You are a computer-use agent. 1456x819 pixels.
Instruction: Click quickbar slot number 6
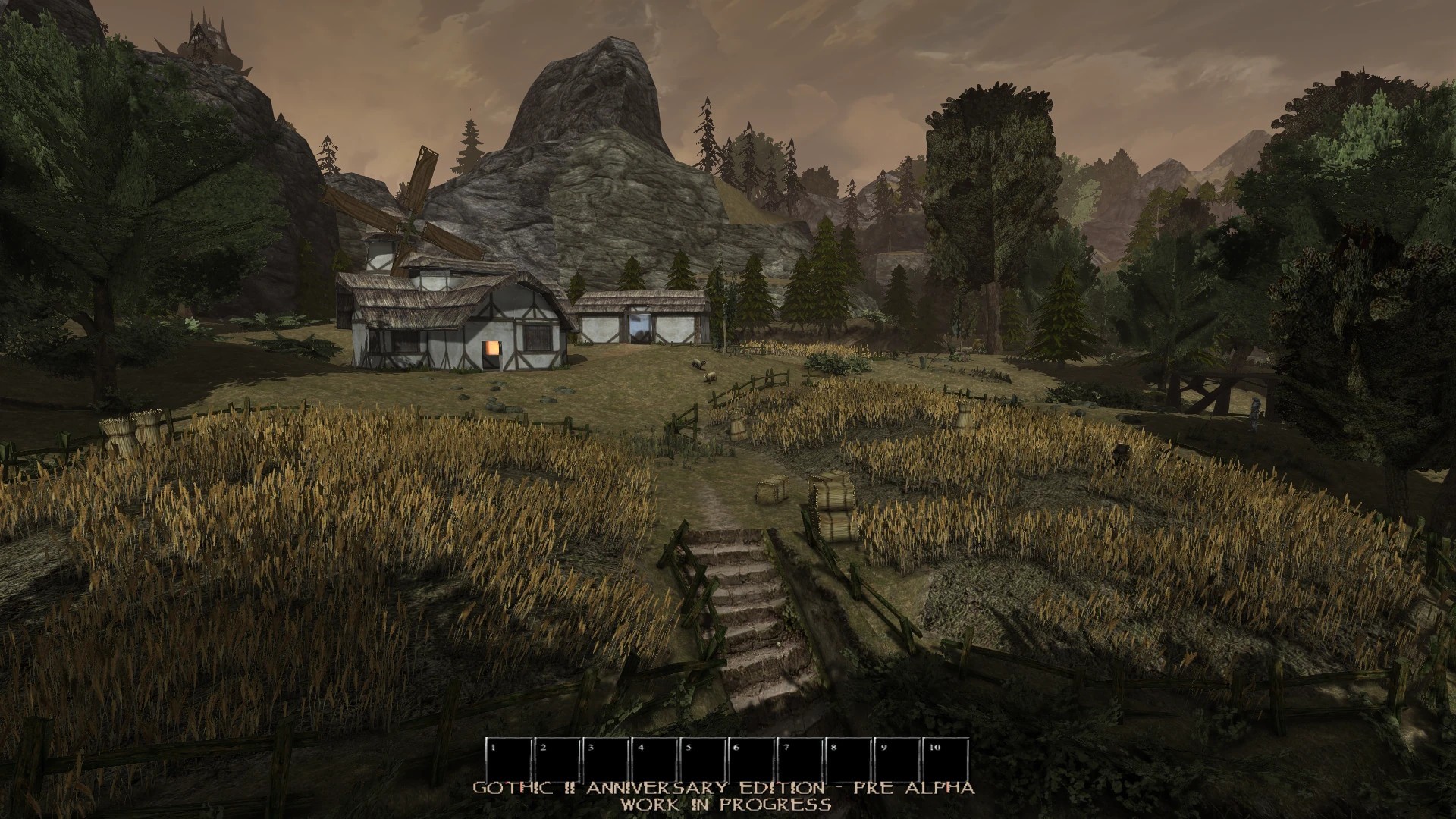pos(752,761)
